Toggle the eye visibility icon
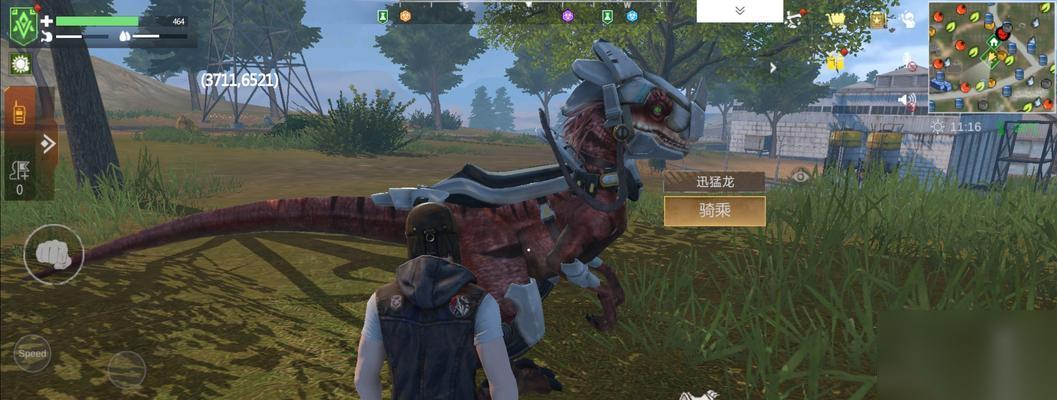Viewport: 1057px width, 400px height. pyautogui.click(x=800, y=176)
